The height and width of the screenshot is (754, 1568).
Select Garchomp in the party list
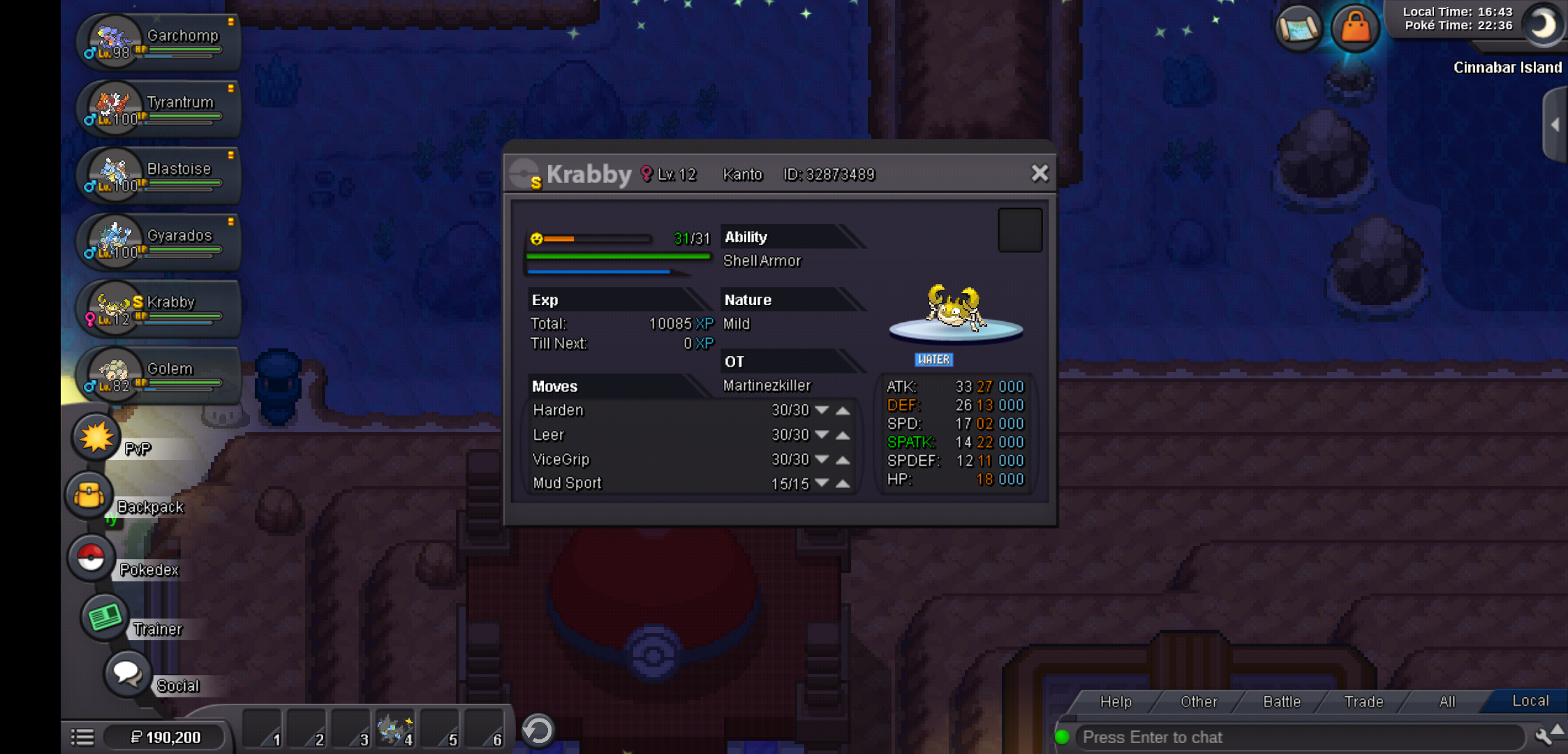[x=159, y=41]
